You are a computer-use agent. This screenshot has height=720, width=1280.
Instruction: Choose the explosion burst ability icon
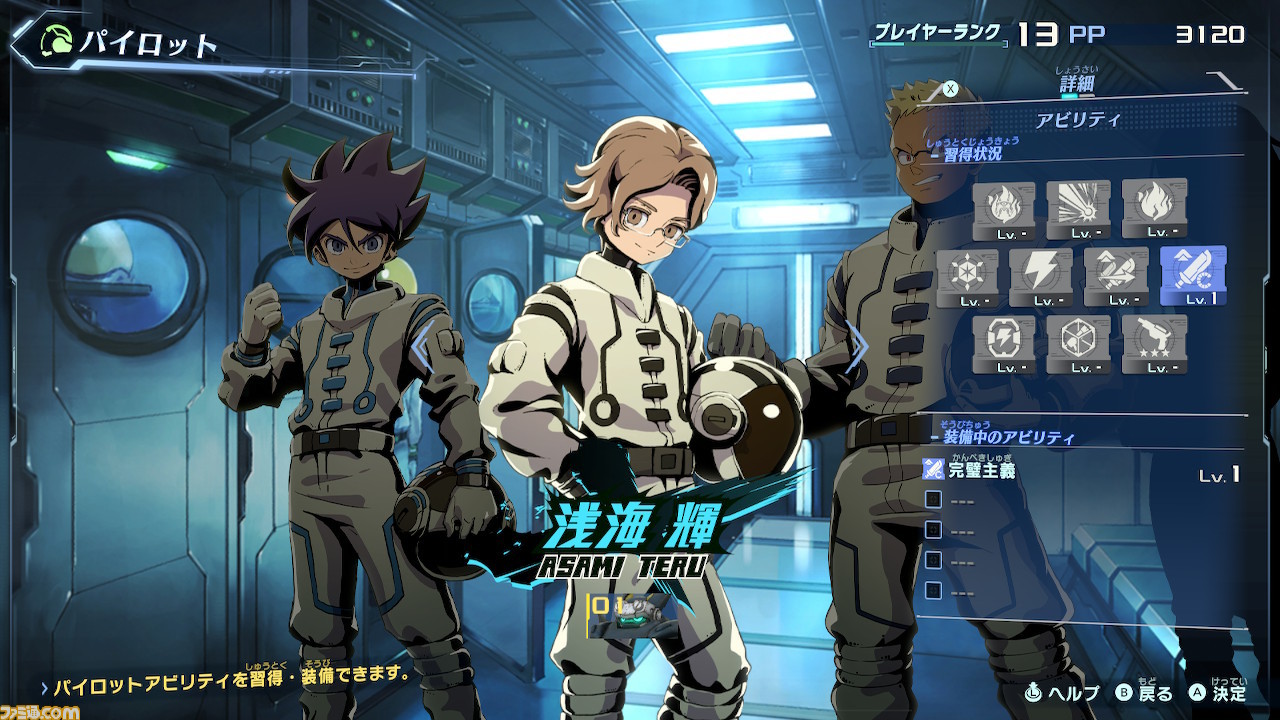pyautogui.click(x=1078, y=209)
